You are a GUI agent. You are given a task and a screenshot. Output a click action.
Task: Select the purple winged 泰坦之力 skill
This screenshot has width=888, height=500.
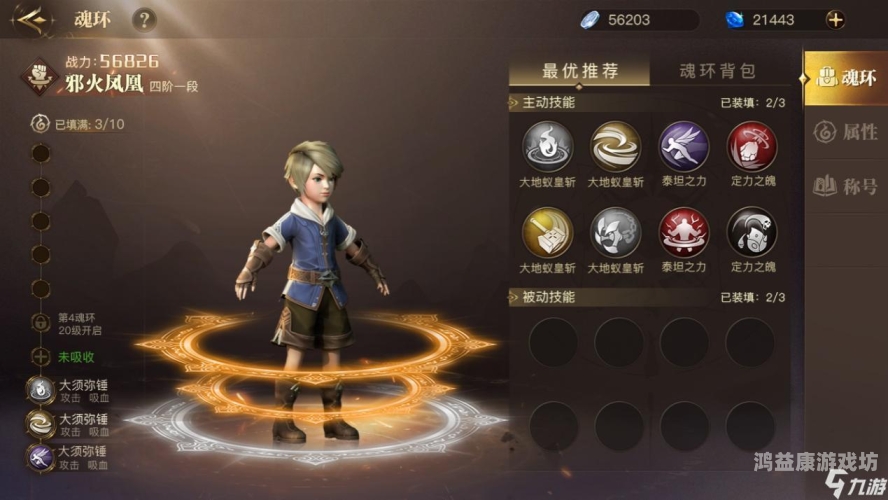pyautogui.click(x=684, y=146)
